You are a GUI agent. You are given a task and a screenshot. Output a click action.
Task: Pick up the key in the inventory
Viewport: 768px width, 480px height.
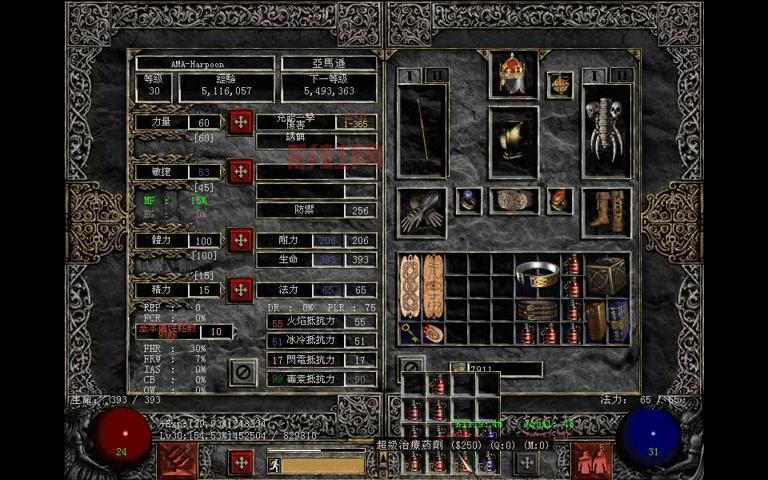409,332
